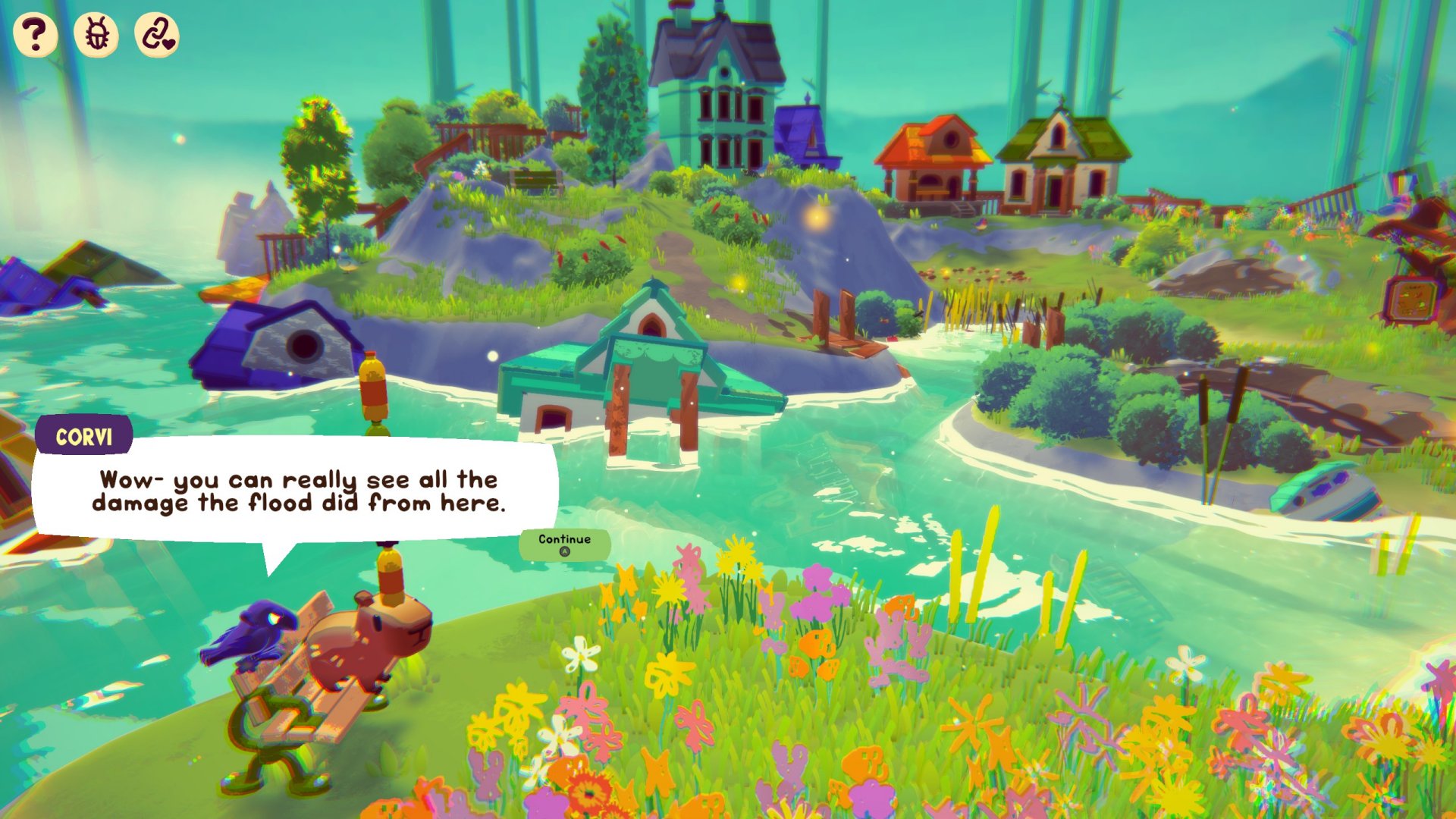1456x819 pixels.
Task: Continue Corvi's dialogue
Action: (564, 544)
